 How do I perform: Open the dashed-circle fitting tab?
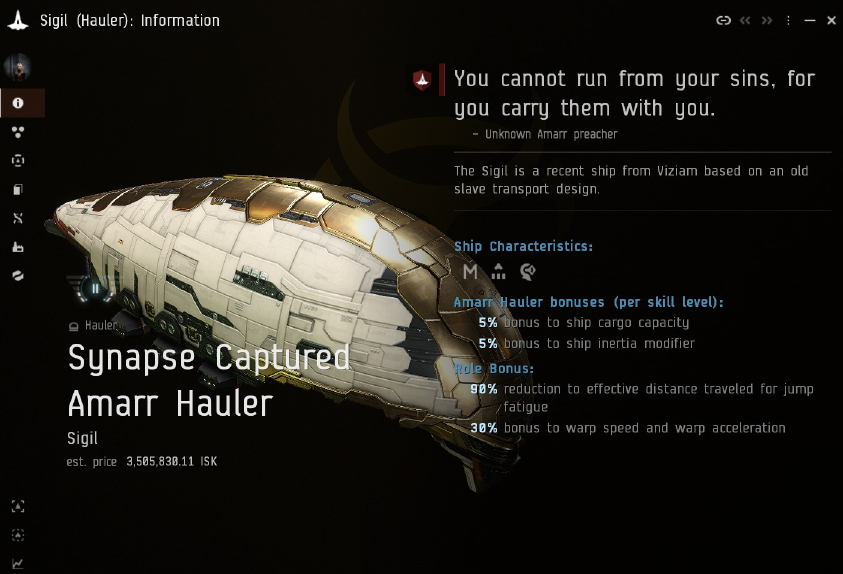coord(18,161)
